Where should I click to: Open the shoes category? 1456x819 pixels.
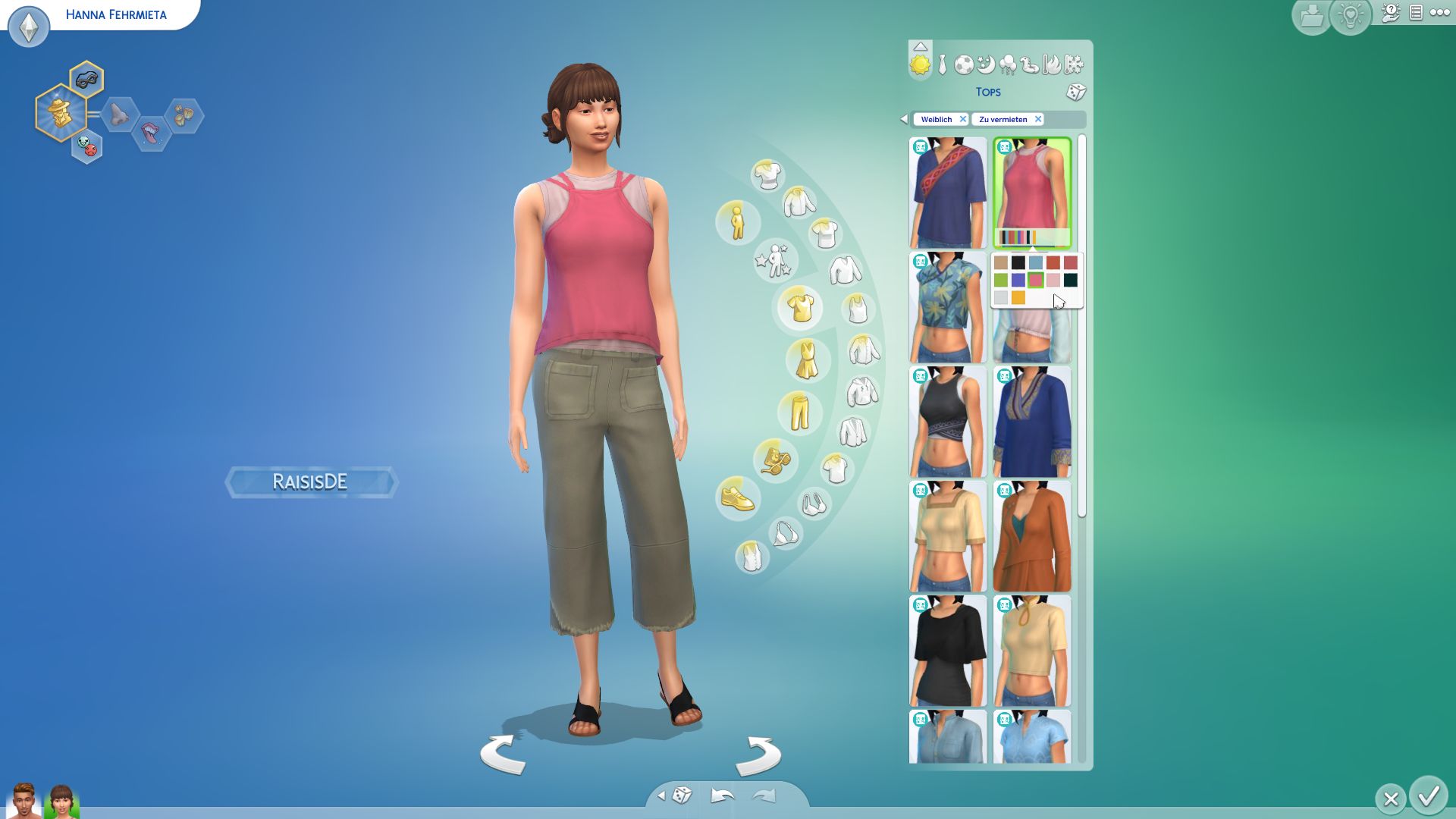(737, 498)
